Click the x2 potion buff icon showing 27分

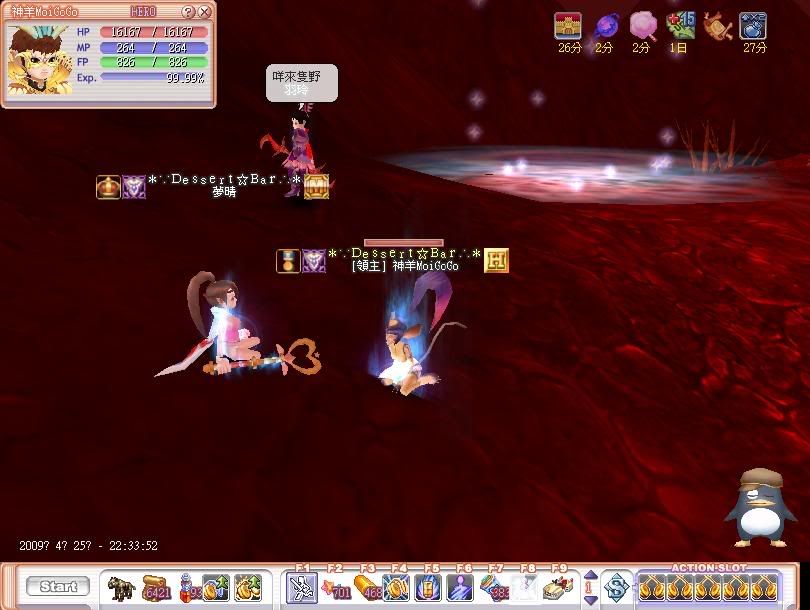tap(752, 26)
